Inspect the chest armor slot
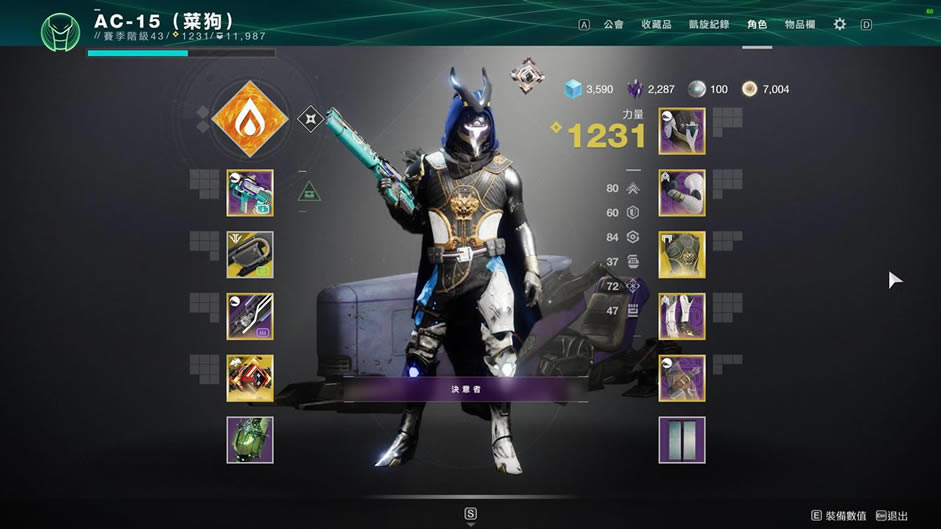The image size is (941, 529). point(682,255)
